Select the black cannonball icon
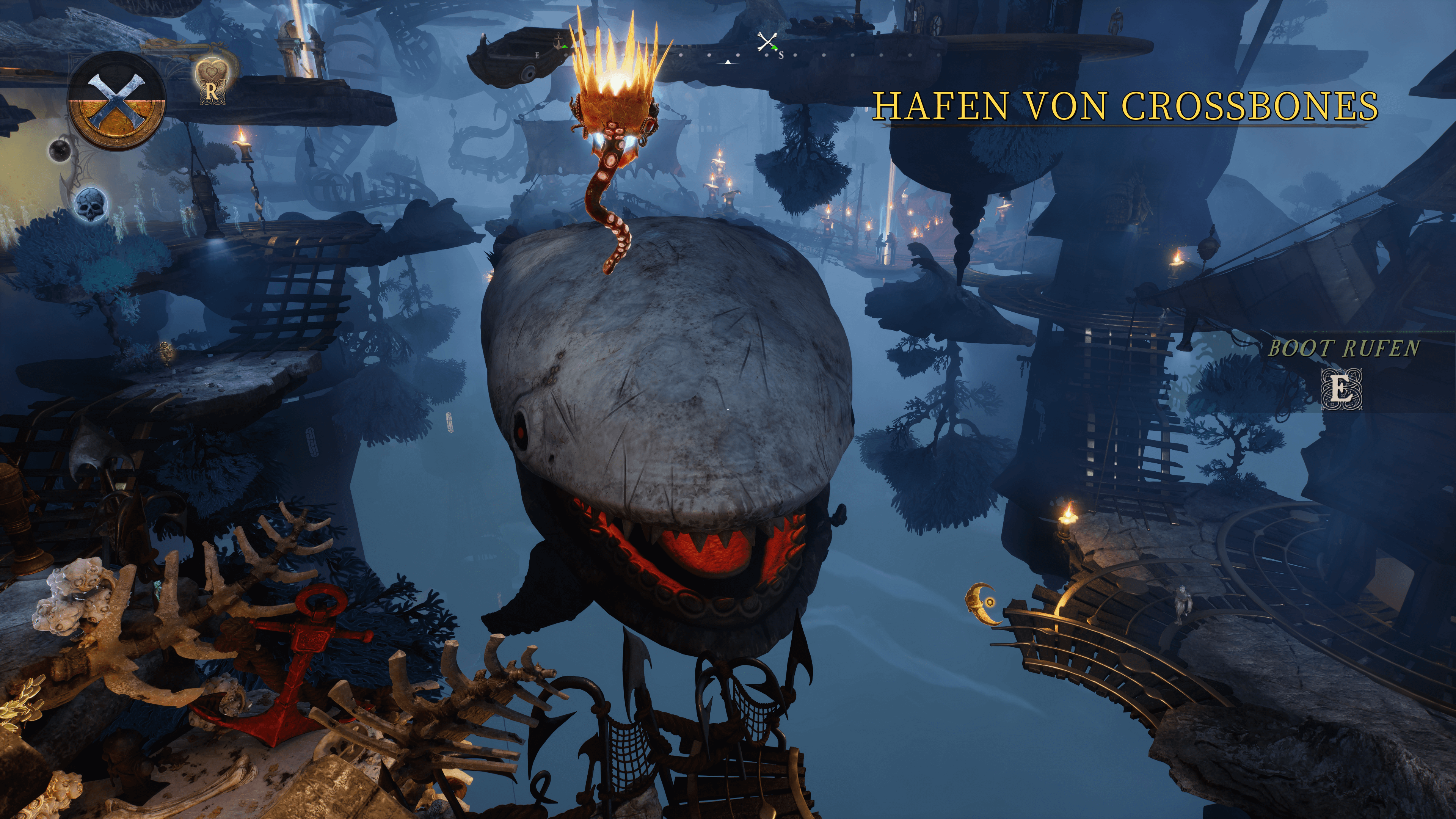Image resolution: width=1456 pixels, height=819 pixels. (x=60, y=151)
